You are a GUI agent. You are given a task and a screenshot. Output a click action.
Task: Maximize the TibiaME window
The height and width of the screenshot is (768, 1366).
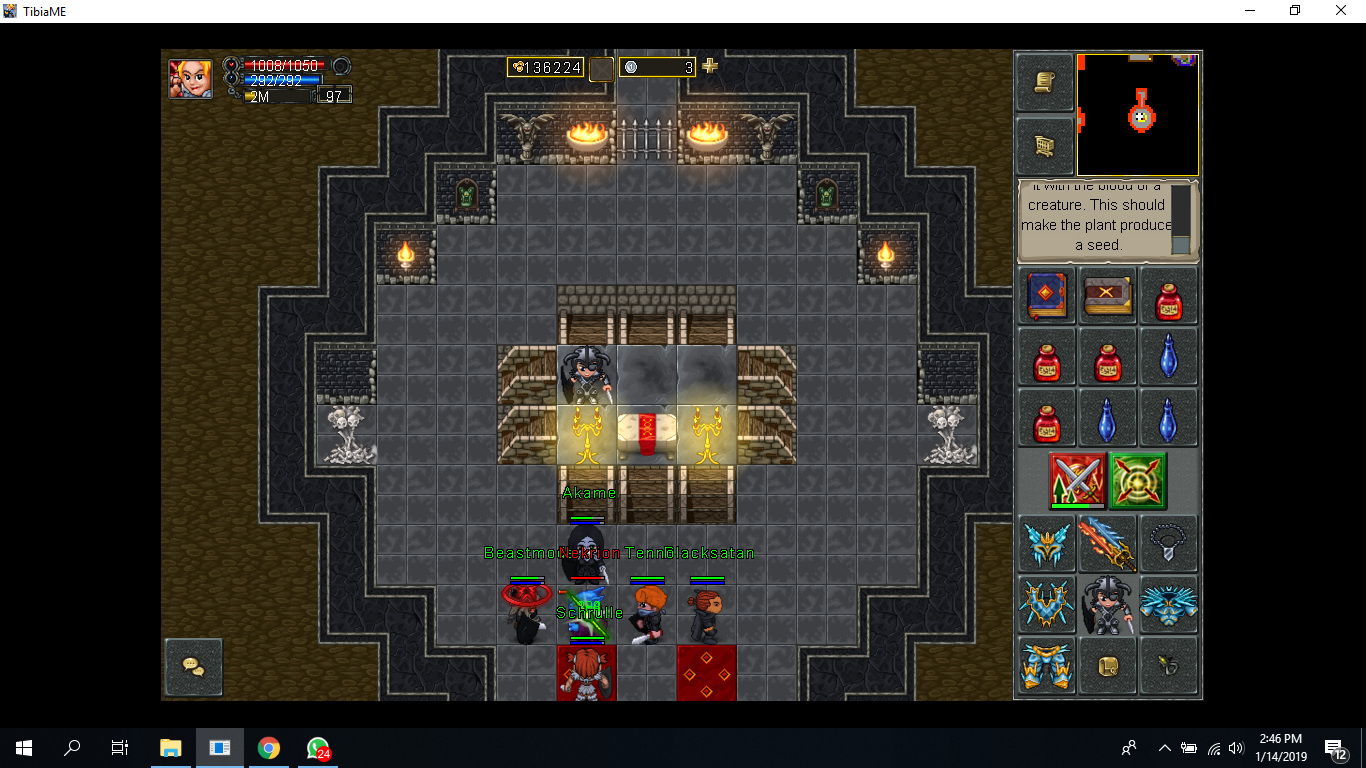(1295, 11)
